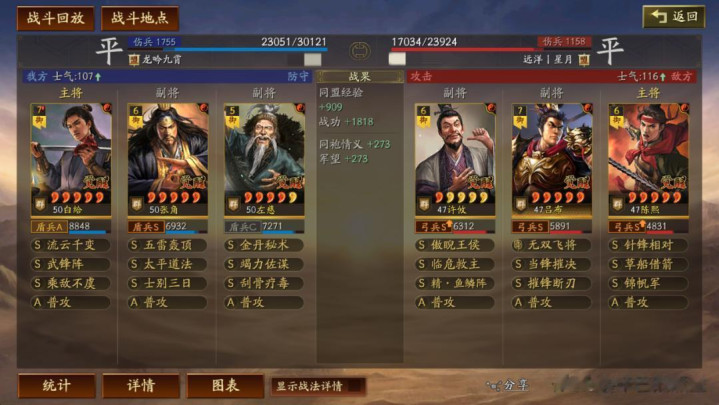Open the 详情 details view
The height and width of the screenshot is (405, 719).
[x=141, y=385]
